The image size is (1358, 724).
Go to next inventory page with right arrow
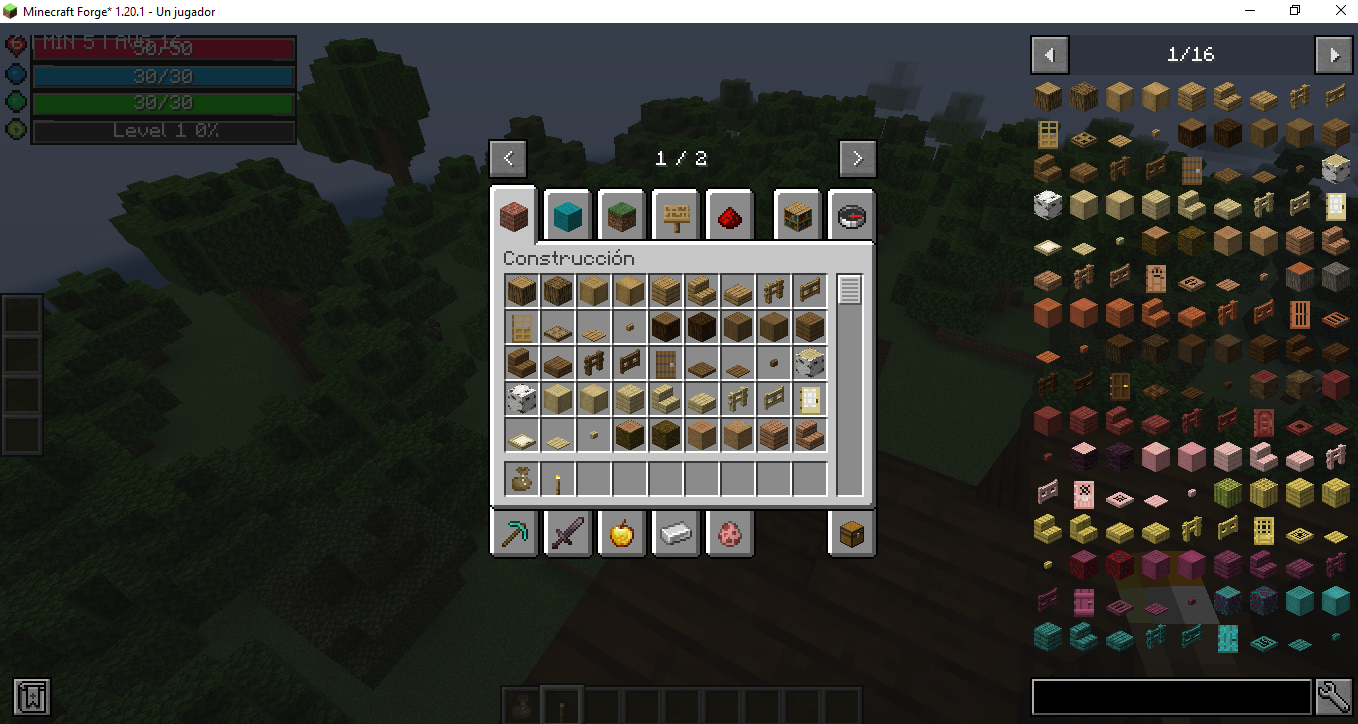tap(857, 158)
